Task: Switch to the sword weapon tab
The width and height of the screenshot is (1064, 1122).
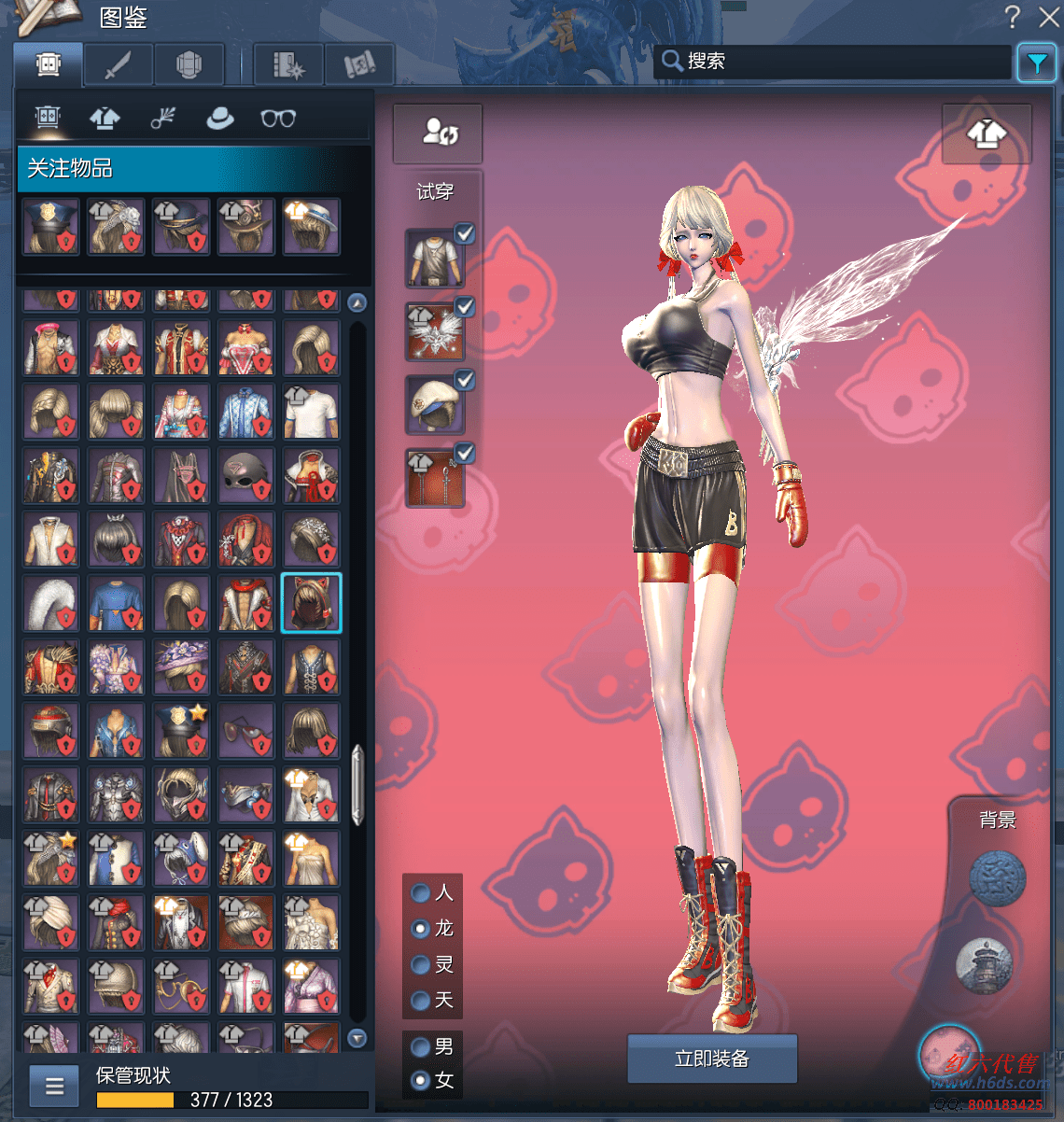Action: (x=119, y=65)
